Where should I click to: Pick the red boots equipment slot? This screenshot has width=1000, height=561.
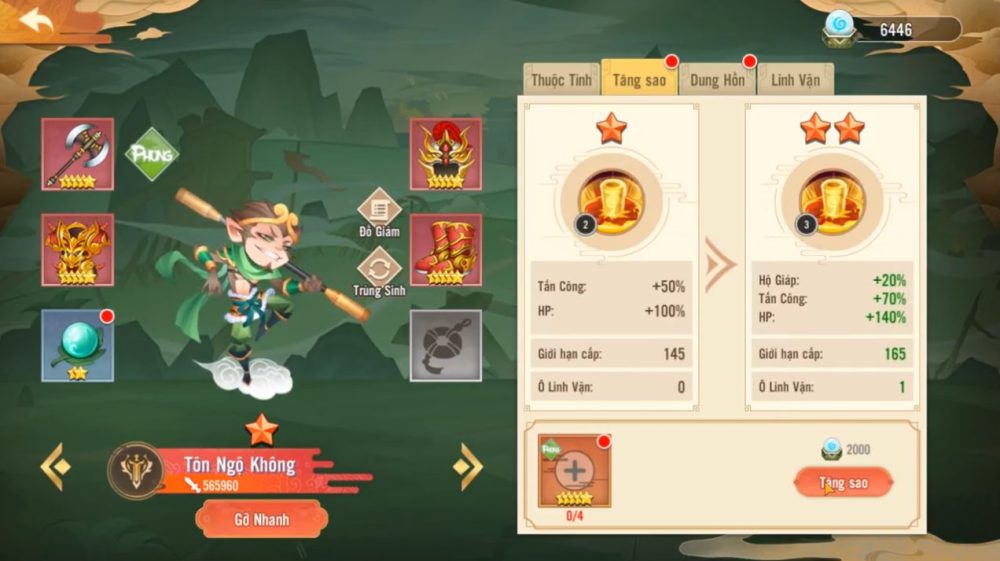pyautogui.click(x=446, y=250)
